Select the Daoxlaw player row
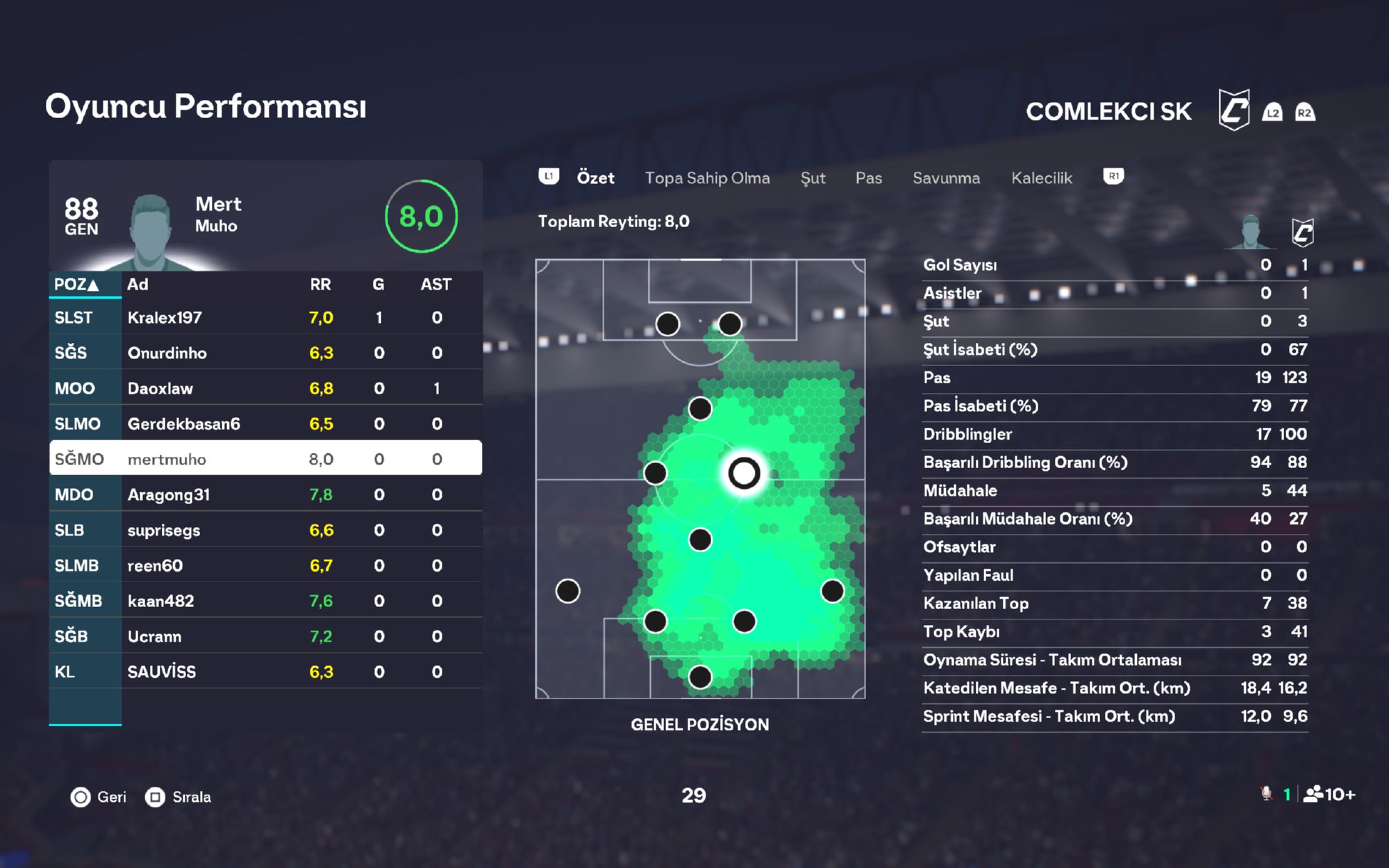 point(265,389)
